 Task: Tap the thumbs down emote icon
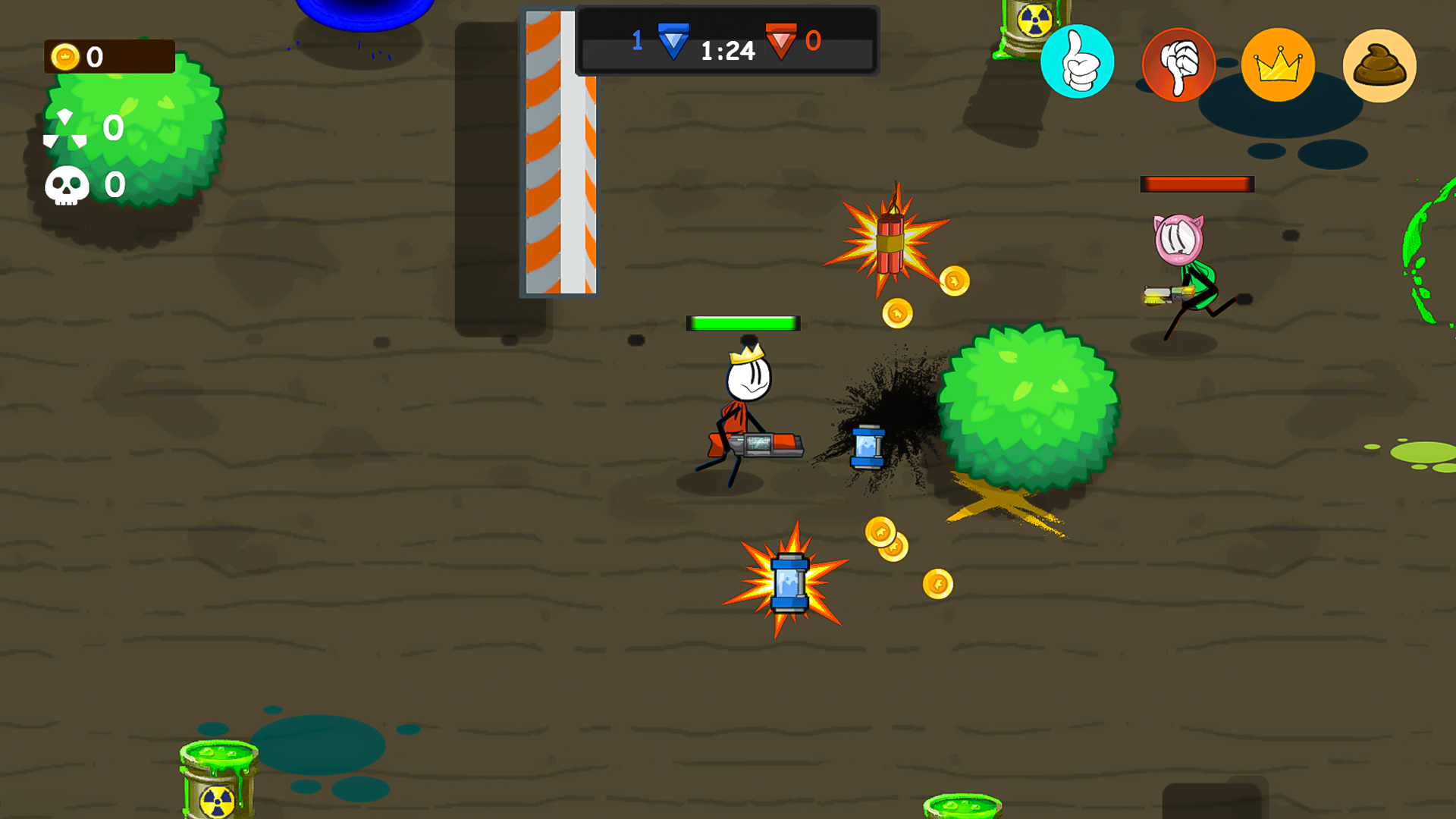[1180, 65]
